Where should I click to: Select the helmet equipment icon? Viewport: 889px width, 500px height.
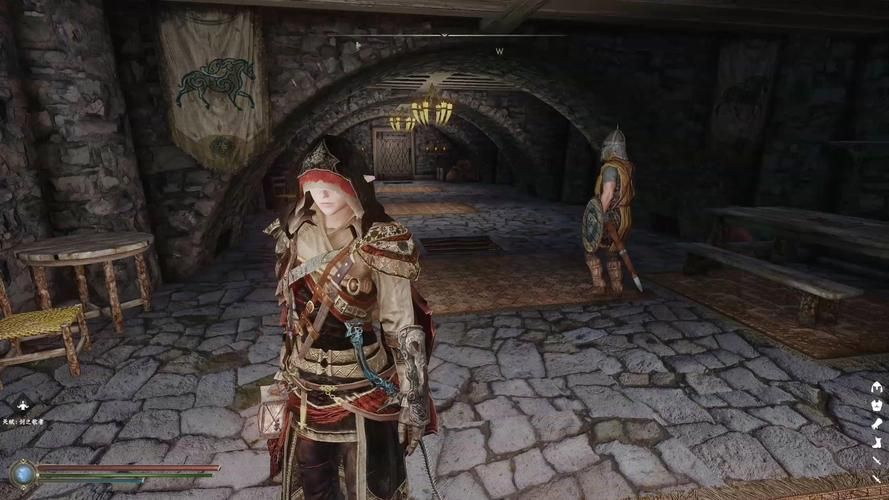877,387
